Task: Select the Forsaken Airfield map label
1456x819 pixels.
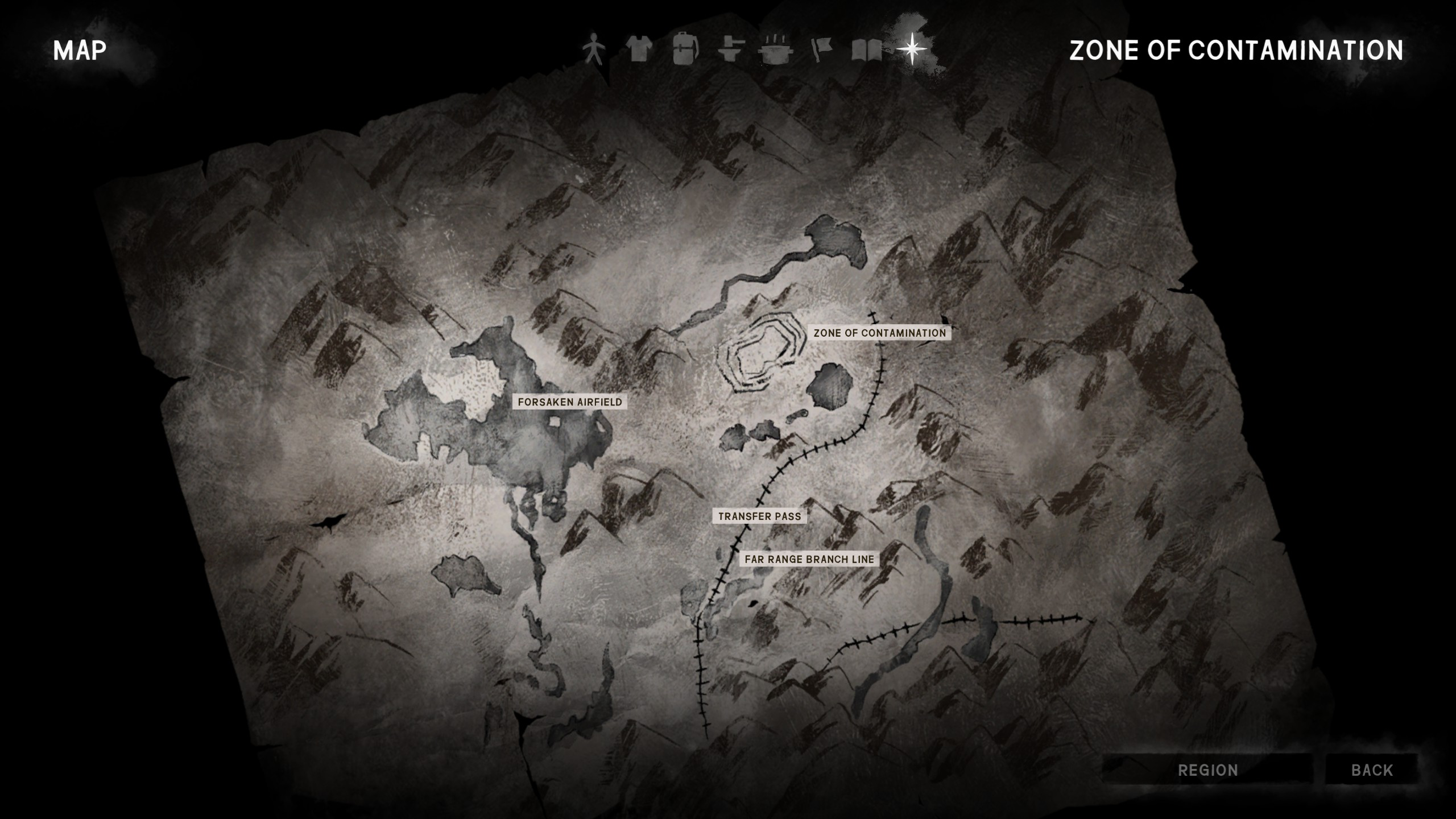Action: pyautogui.click(x=570, y=402)
